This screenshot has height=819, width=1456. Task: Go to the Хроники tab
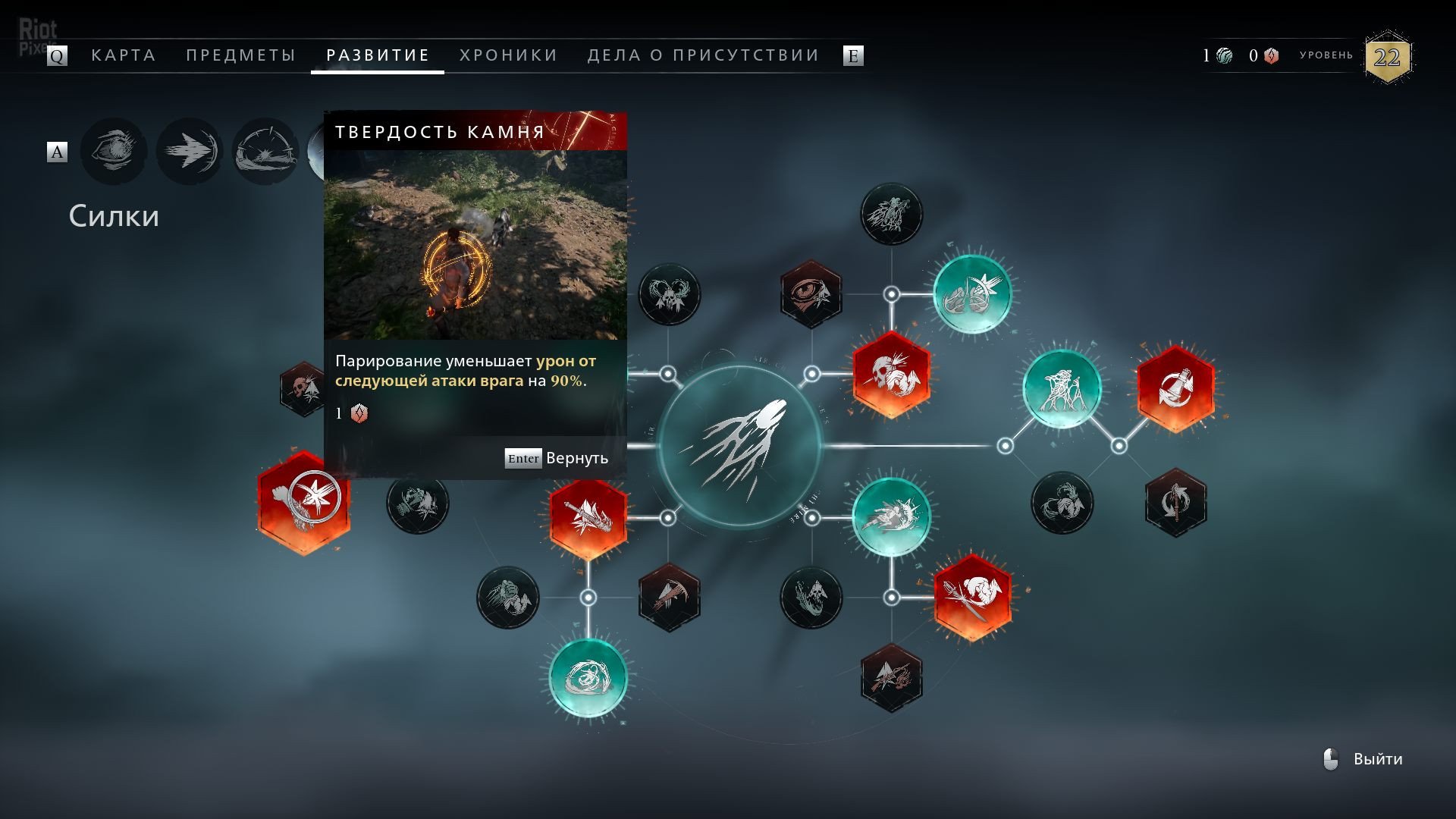tap(508, 55)
